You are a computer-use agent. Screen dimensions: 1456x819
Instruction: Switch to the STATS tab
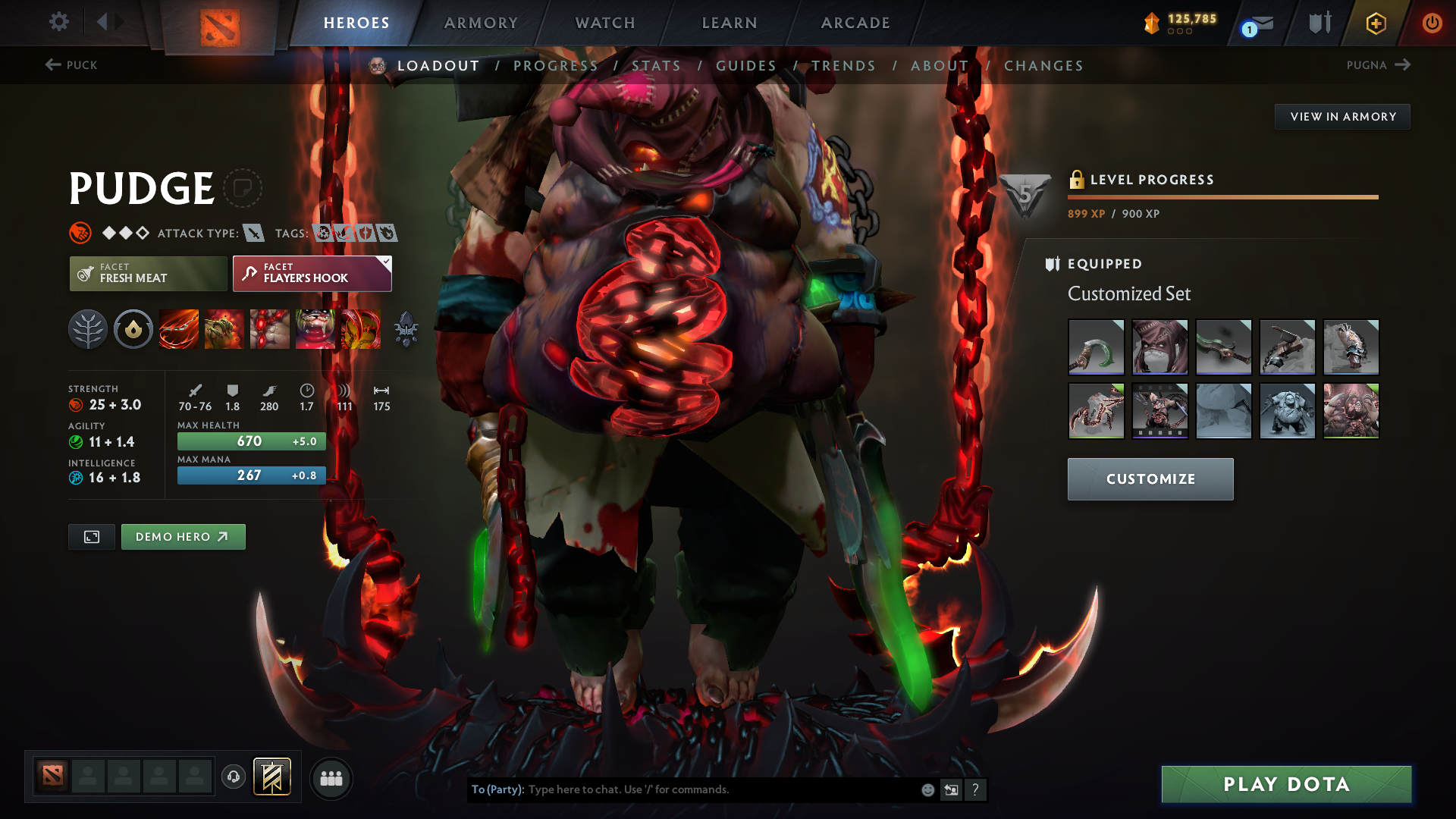(x=657, y=66)
